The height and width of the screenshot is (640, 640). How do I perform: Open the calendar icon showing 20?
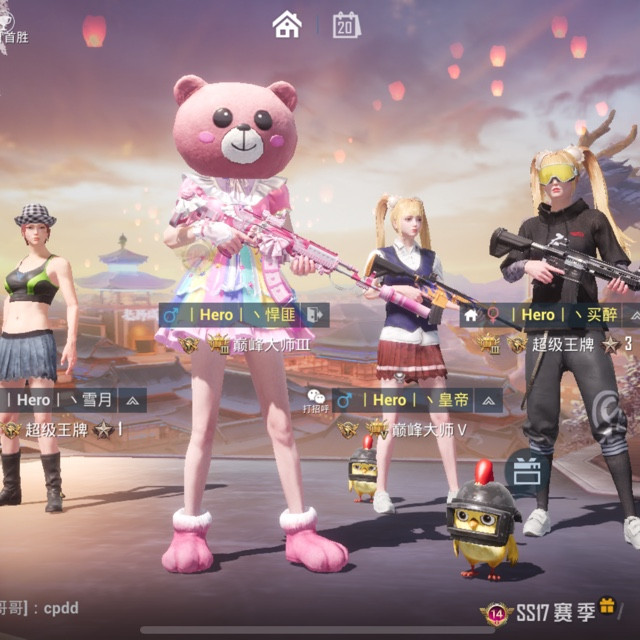pos(346,25)
